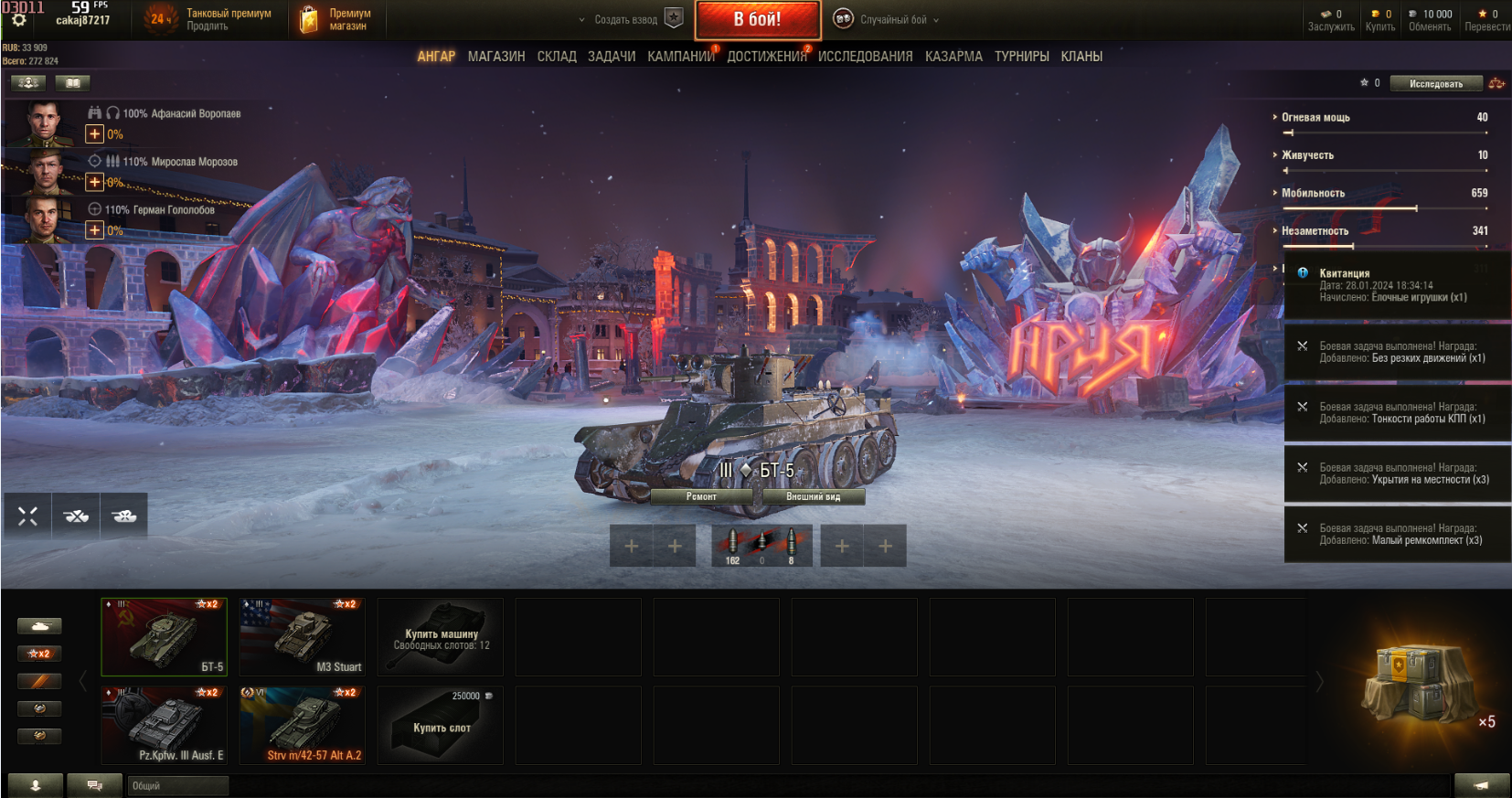Viewport: 1512px width, 798px height.
Task: Show the КЛАНЫ tab
Action: coord(1081,57)
